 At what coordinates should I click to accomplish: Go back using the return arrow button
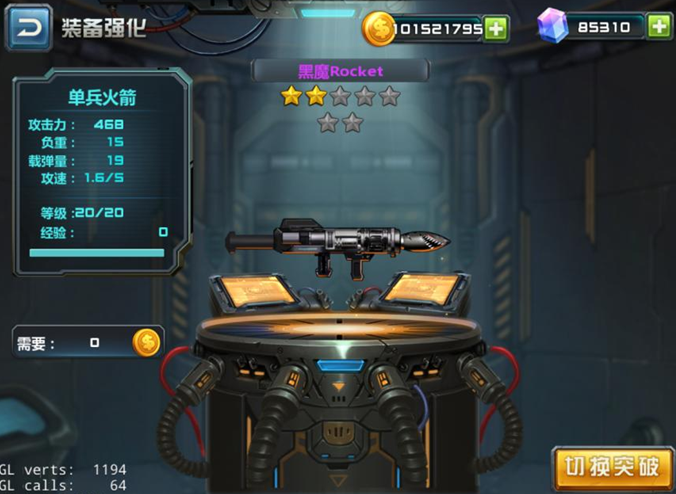pos(29,27)
